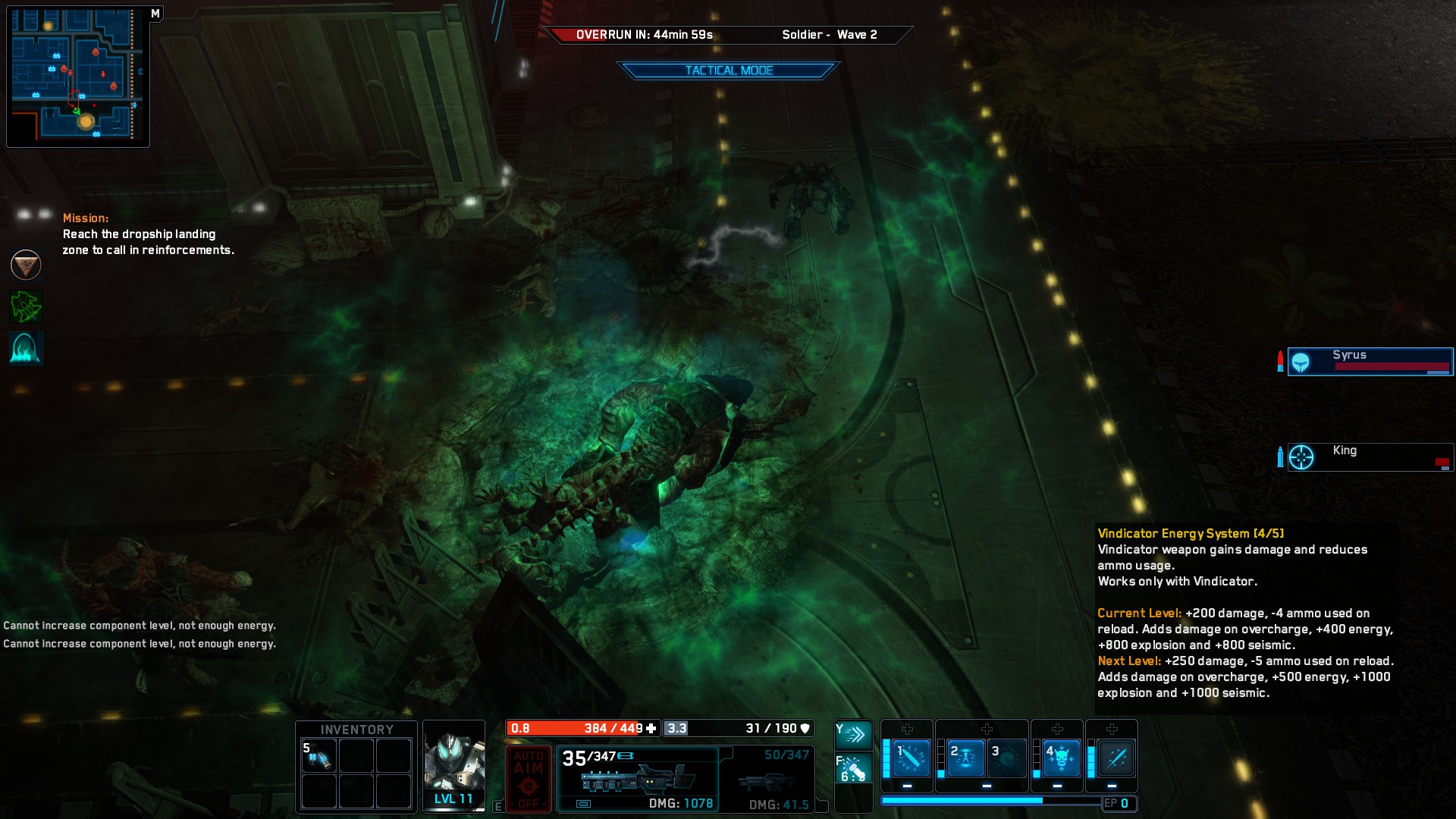The image size is (1456, 819).
Task: Click the LVL 11 character portrait
Action: (453, 766)
